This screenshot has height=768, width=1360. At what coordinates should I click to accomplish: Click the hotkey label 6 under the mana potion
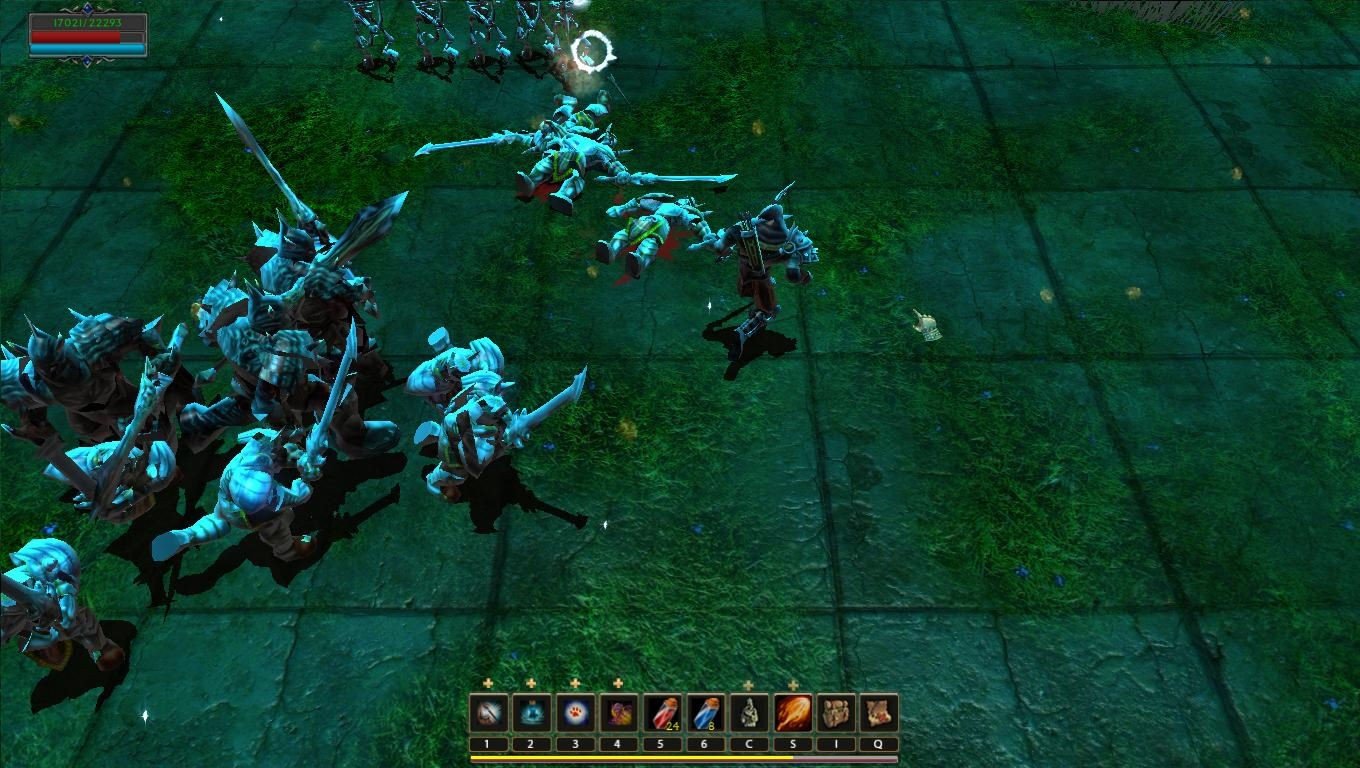click(x=705, y=743)
